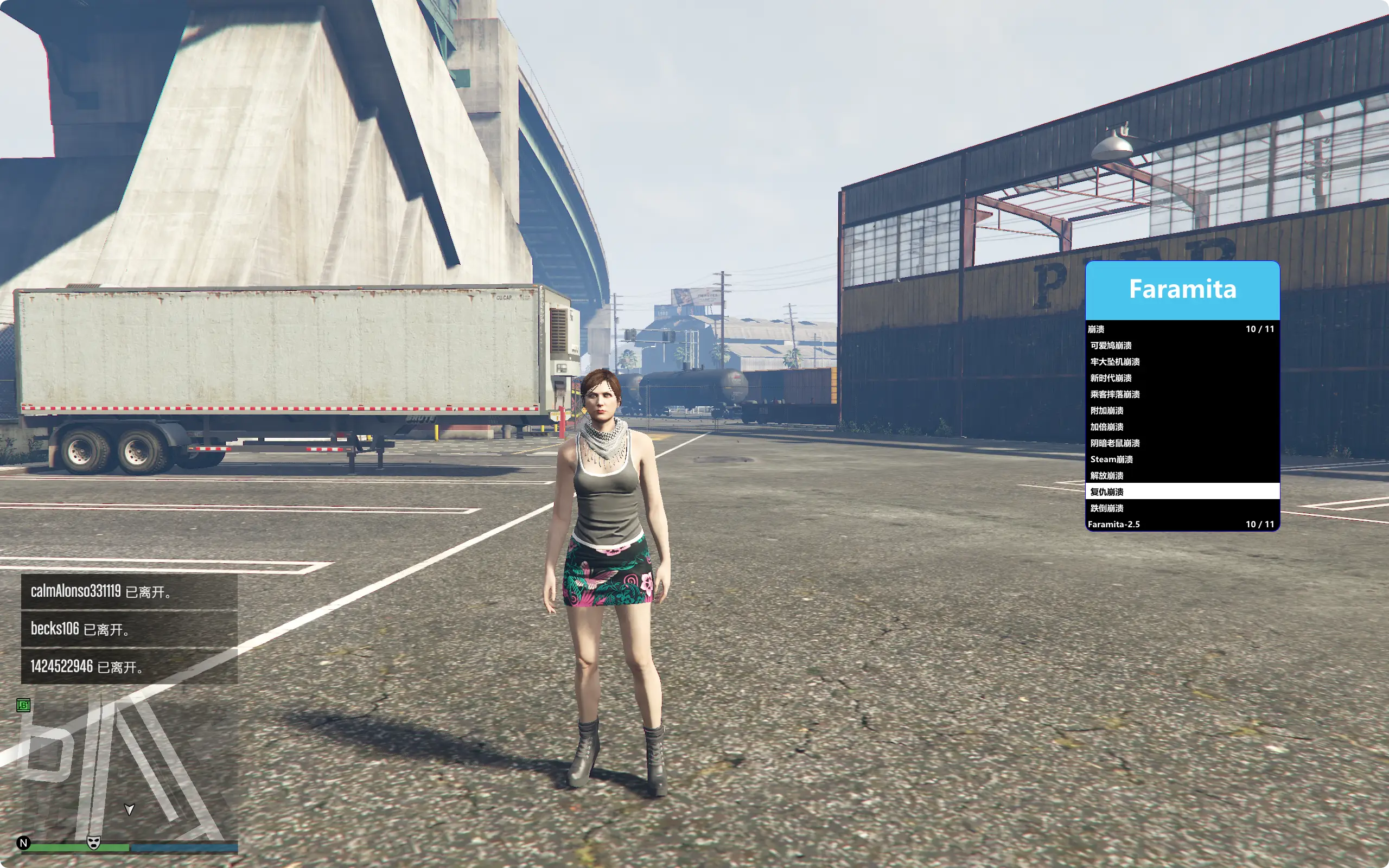The width and height of the screenshot is (1389, 868).
Task: Click the 1424522946 left notification
Action: [129, 667]
